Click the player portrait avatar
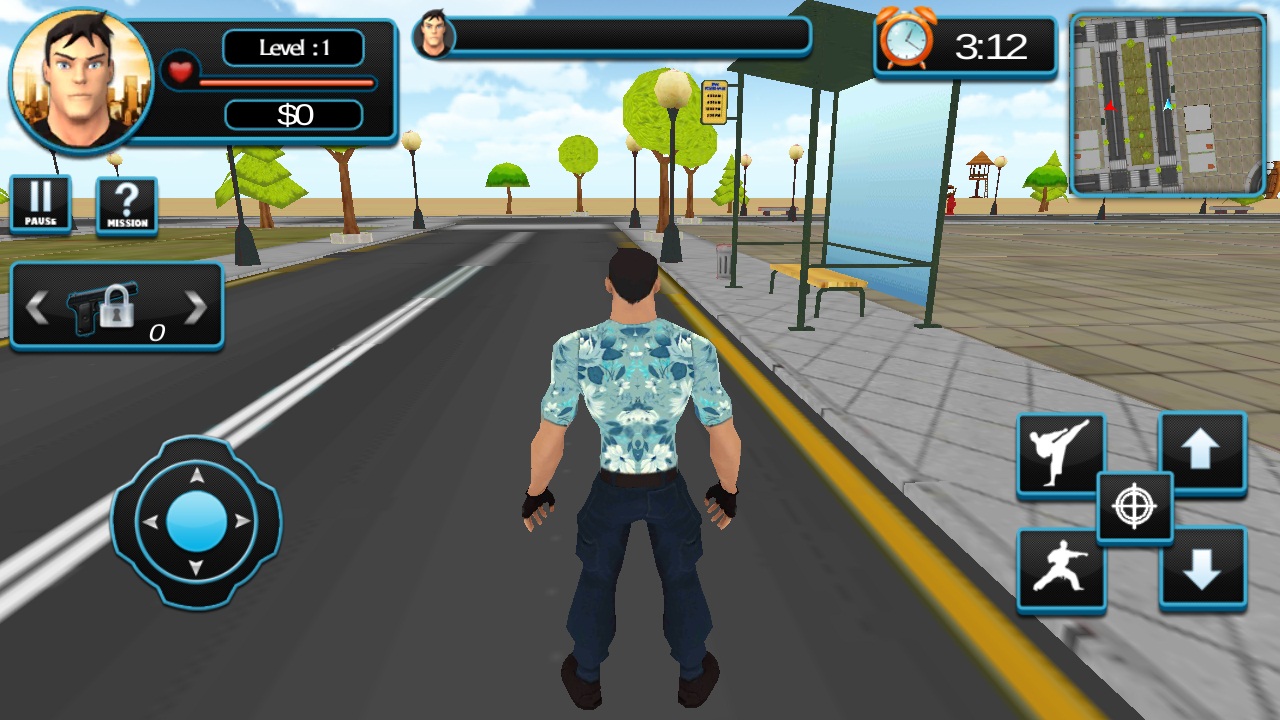This screenshot has width=1280, height=720. point(81,80)
